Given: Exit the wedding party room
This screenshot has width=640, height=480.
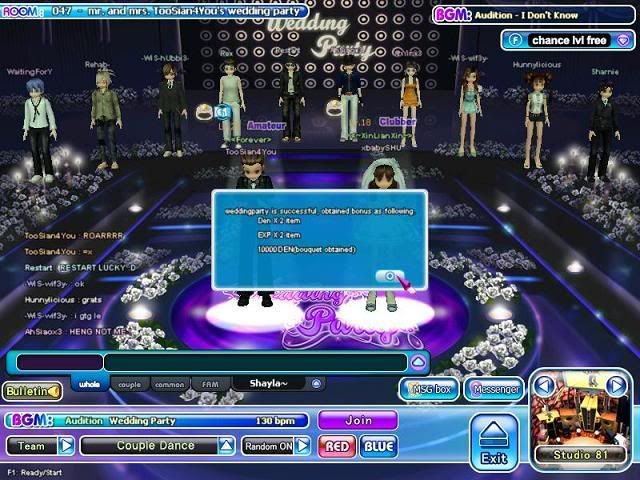Looking at the screenshot, I should click(x=493, y=442).
